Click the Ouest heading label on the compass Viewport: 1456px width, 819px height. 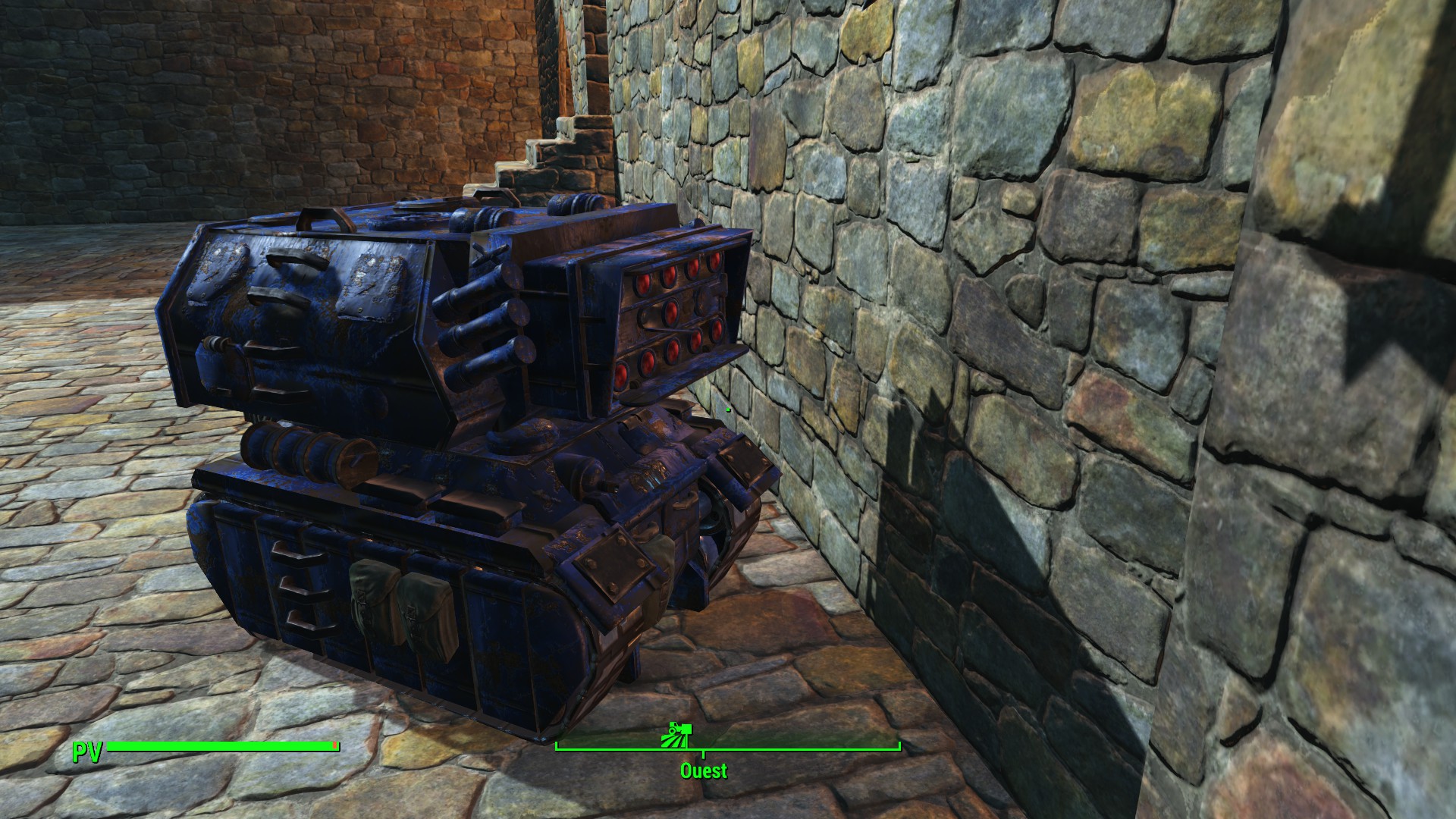[x=704, y=771]
